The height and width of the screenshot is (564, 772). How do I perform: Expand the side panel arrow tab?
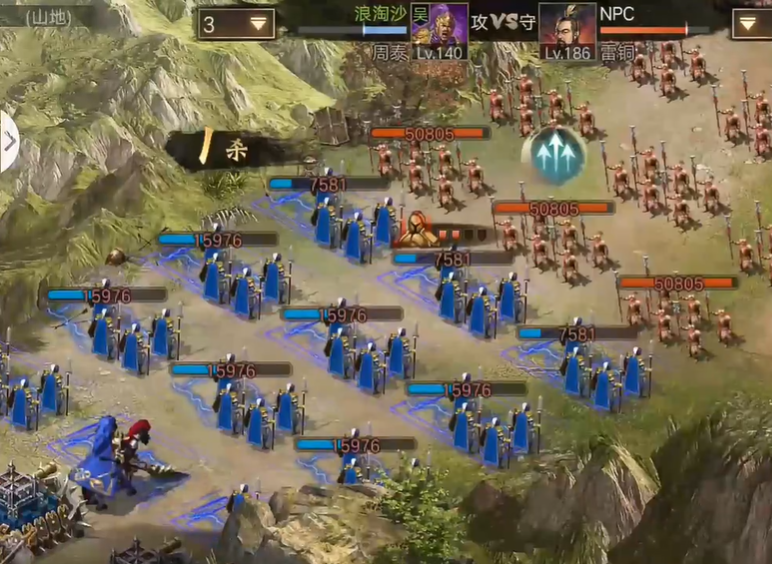(x=8, y=142)
